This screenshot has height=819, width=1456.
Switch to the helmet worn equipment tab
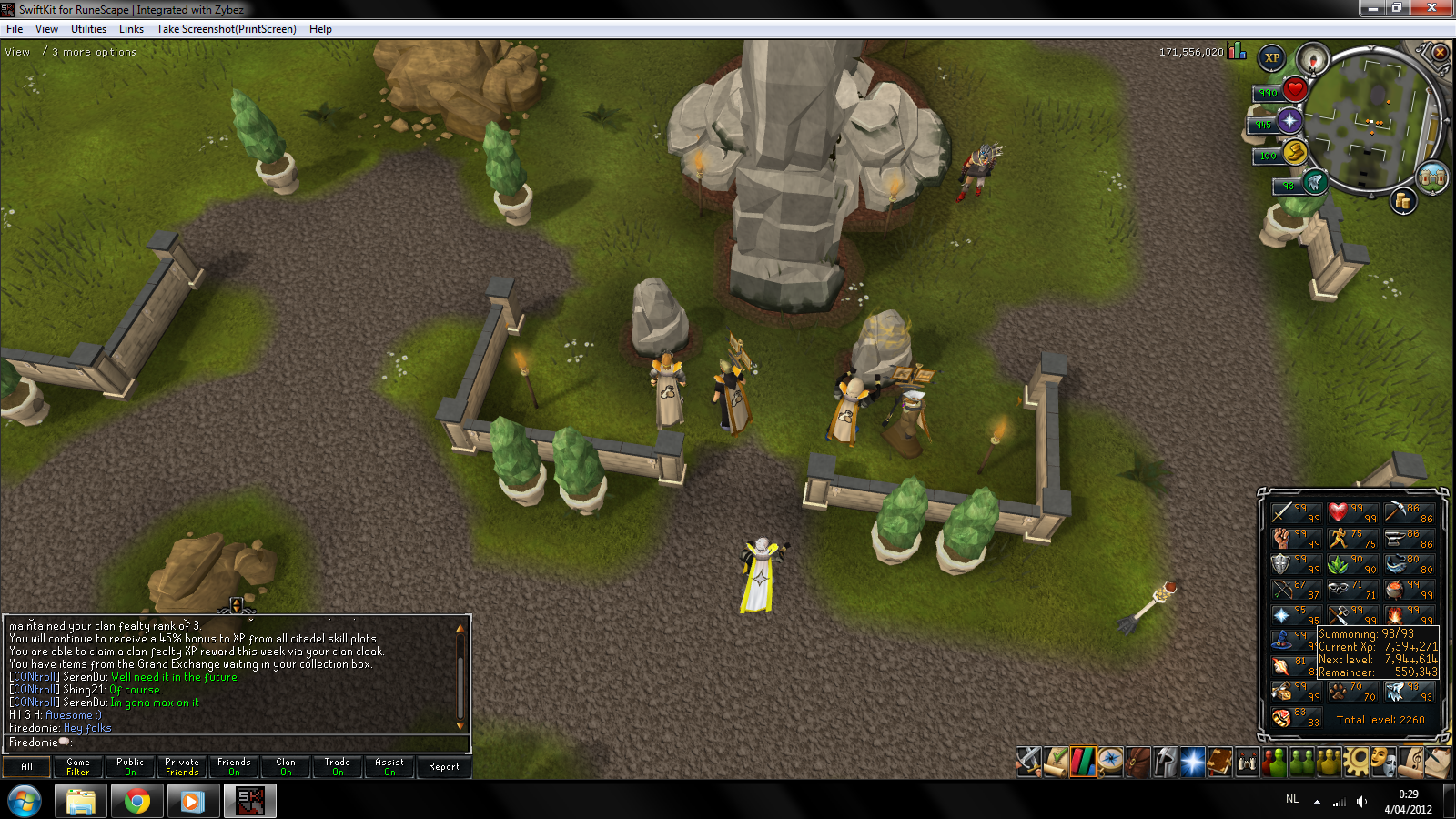point(1165,762)
